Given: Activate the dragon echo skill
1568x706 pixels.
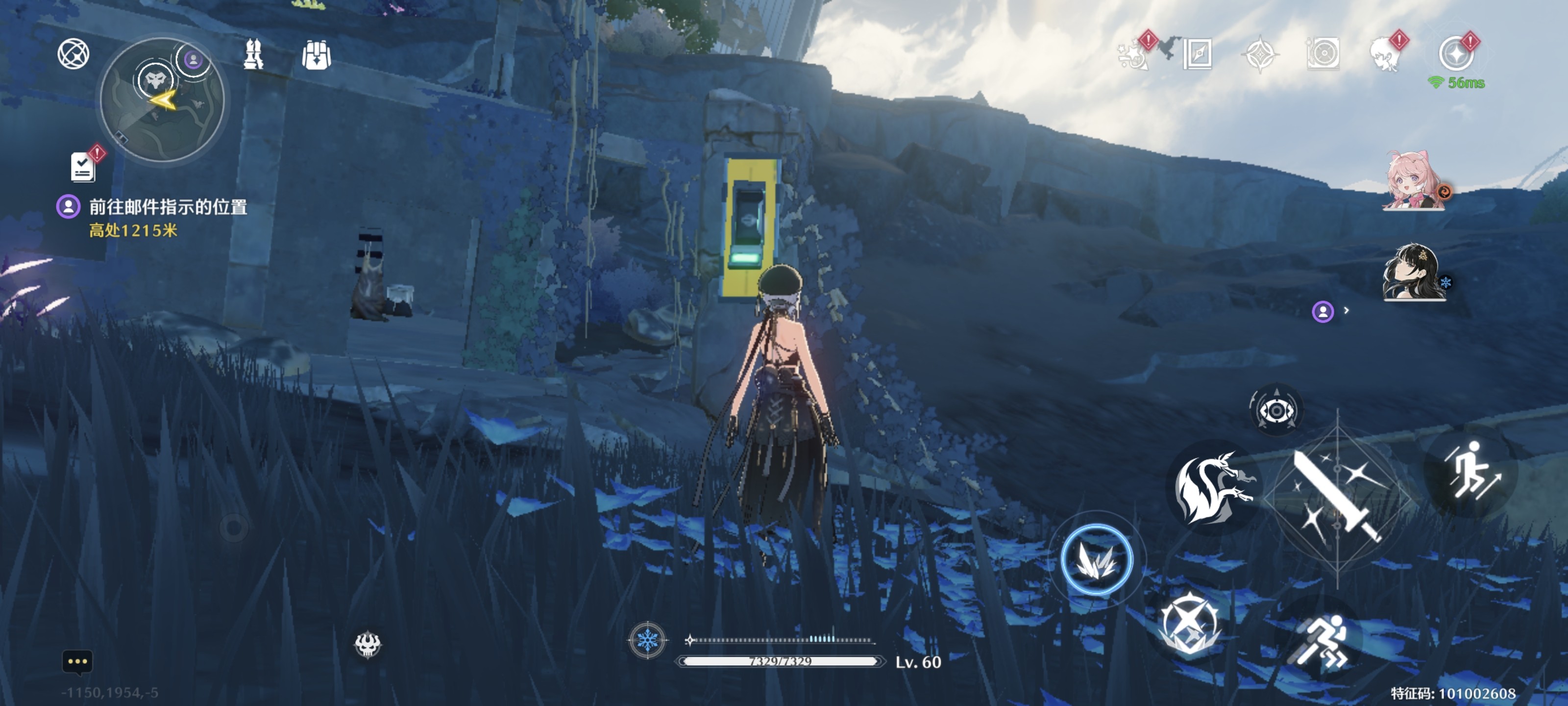Looking at the screenshot, I should [x=1213, y=487].
